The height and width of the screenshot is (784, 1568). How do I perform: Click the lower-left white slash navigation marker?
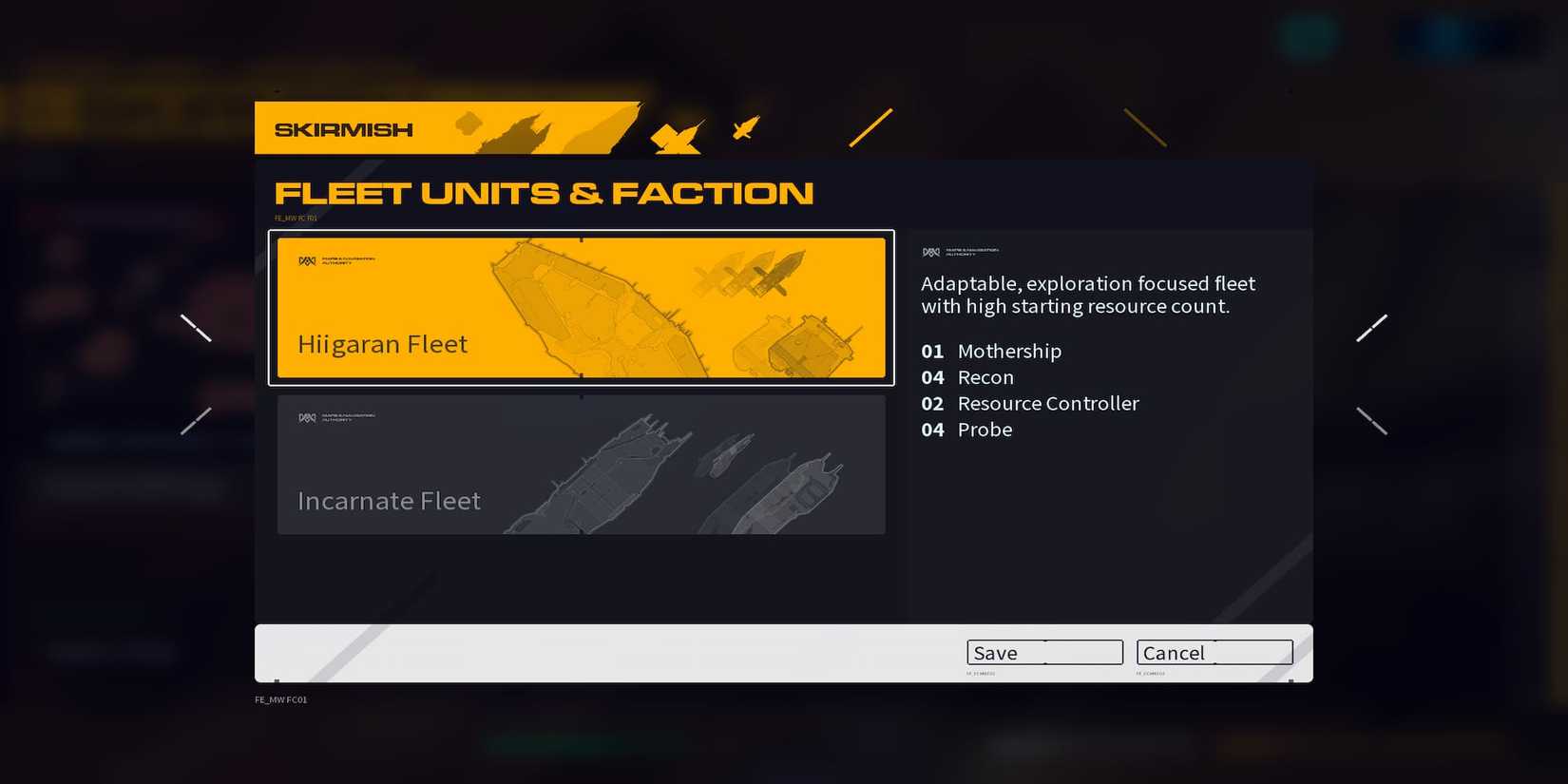(x=195, y=419)
